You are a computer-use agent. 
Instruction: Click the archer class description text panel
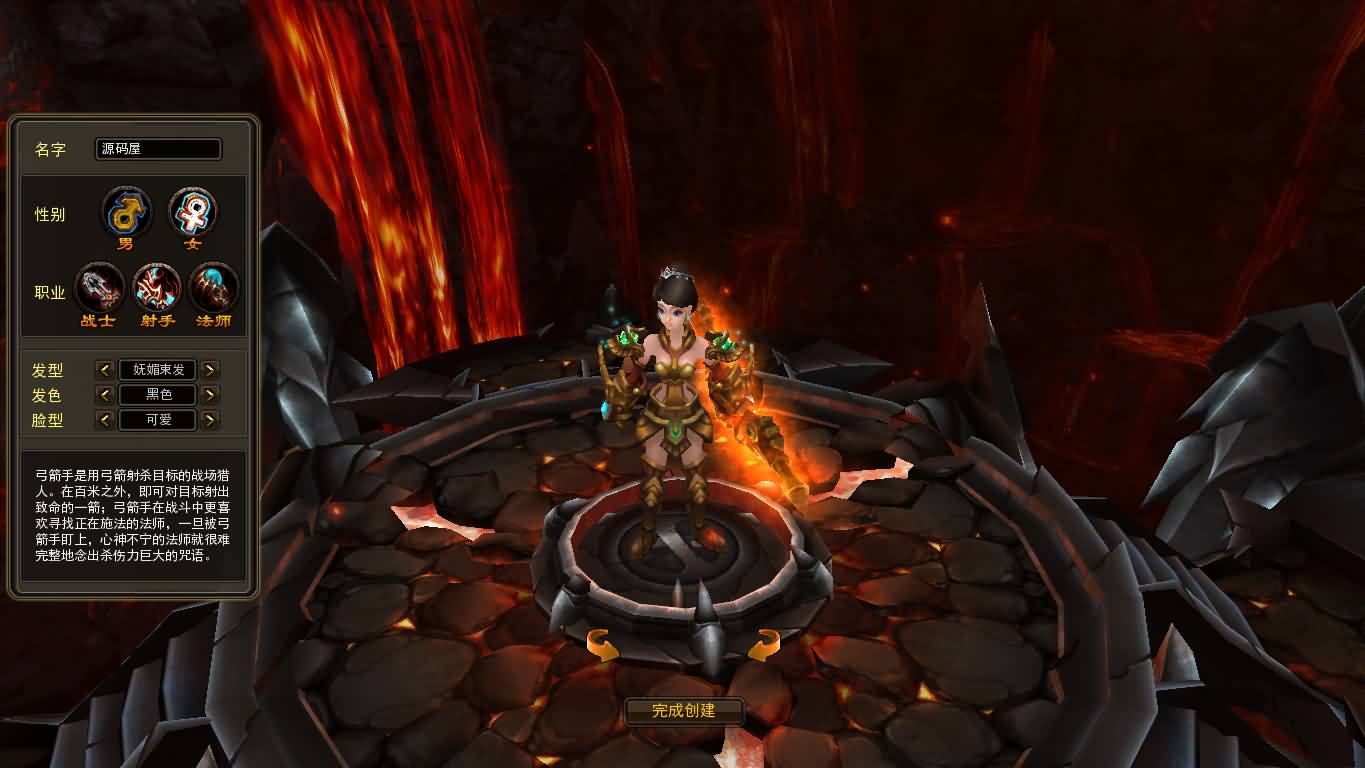click(x=133, y=518)
